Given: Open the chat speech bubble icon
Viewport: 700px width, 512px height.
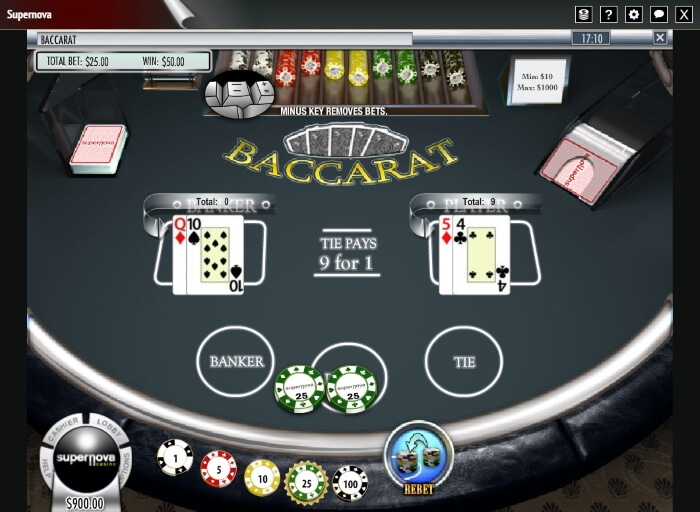Looking at the screenshot, I should point(659,14).
